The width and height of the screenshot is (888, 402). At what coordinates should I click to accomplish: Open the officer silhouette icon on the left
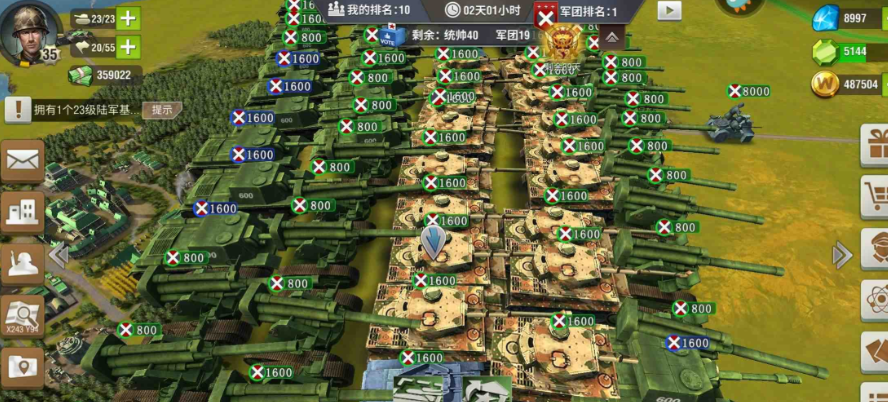coord(22,264)
